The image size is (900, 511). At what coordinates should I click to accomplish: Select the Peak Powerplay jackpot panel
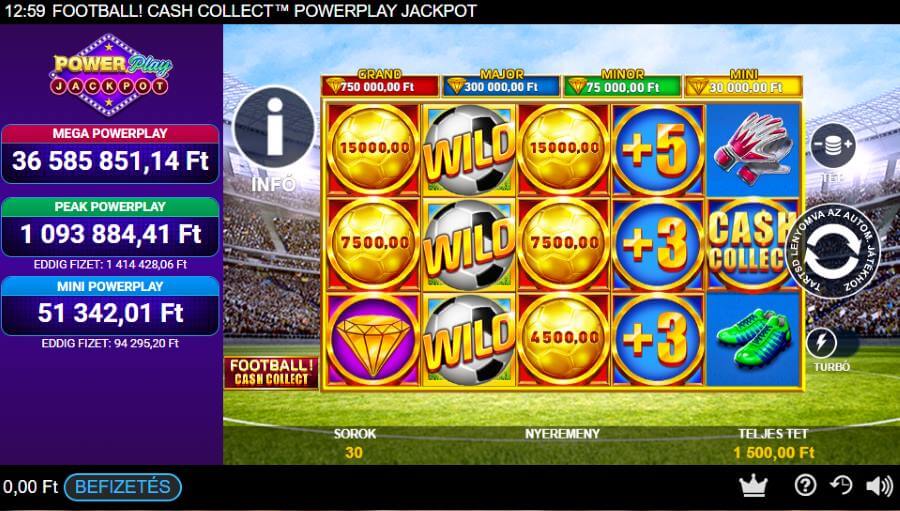tap(111, 228)
